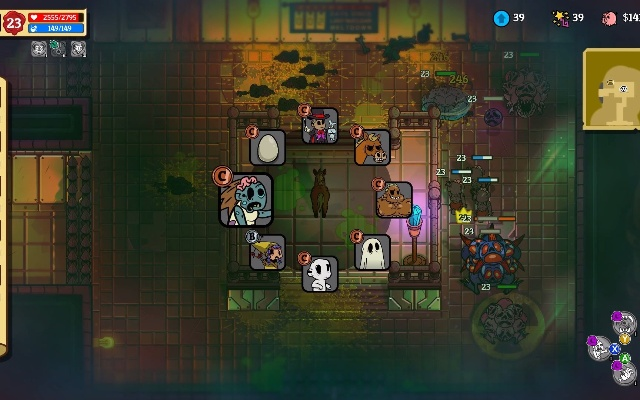
Task: Pick the small white skeleton portrait
Action: tap(320, 273)
